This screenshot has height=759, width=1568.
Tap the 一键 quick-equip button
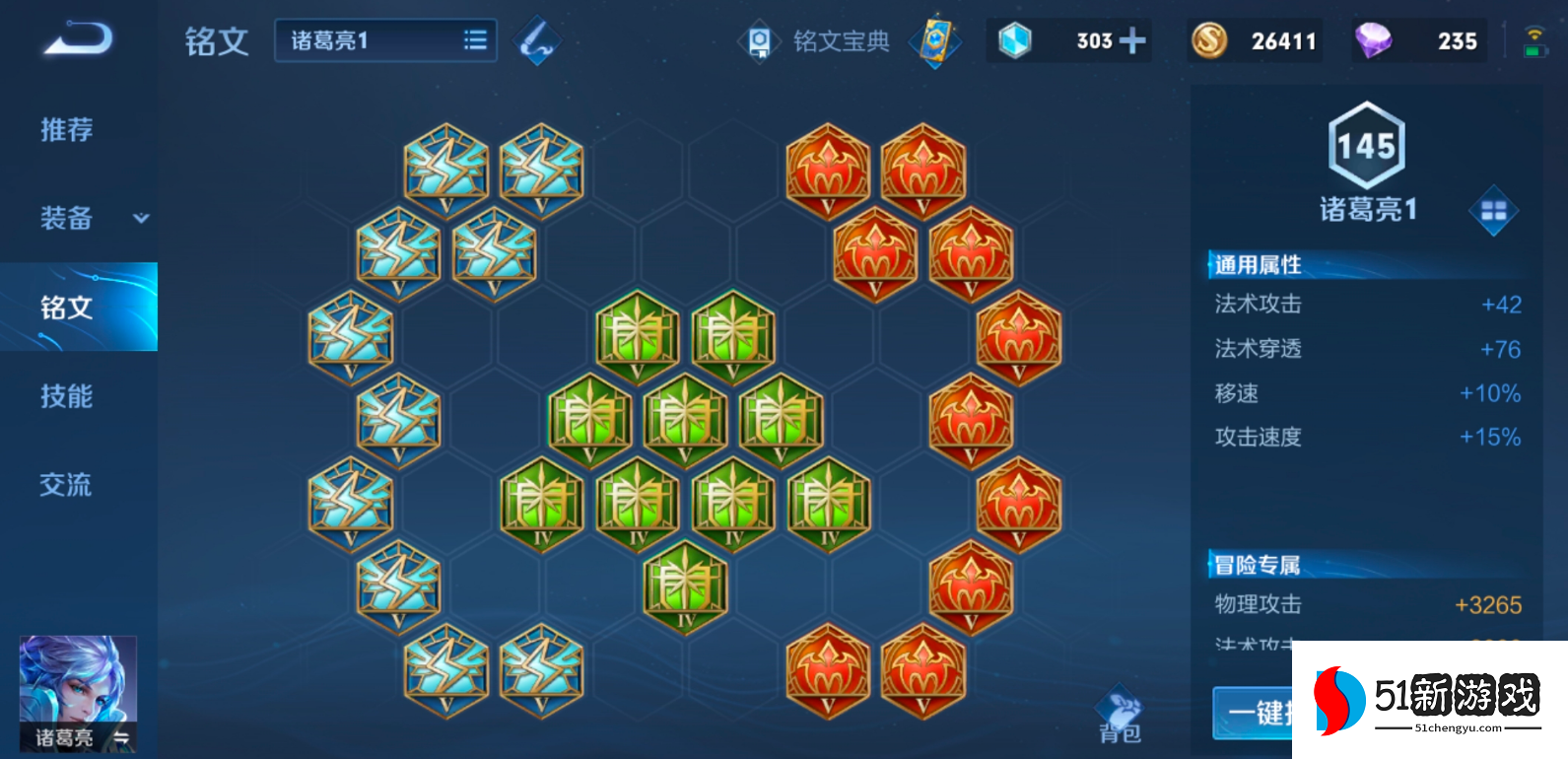pos(1254,712)
